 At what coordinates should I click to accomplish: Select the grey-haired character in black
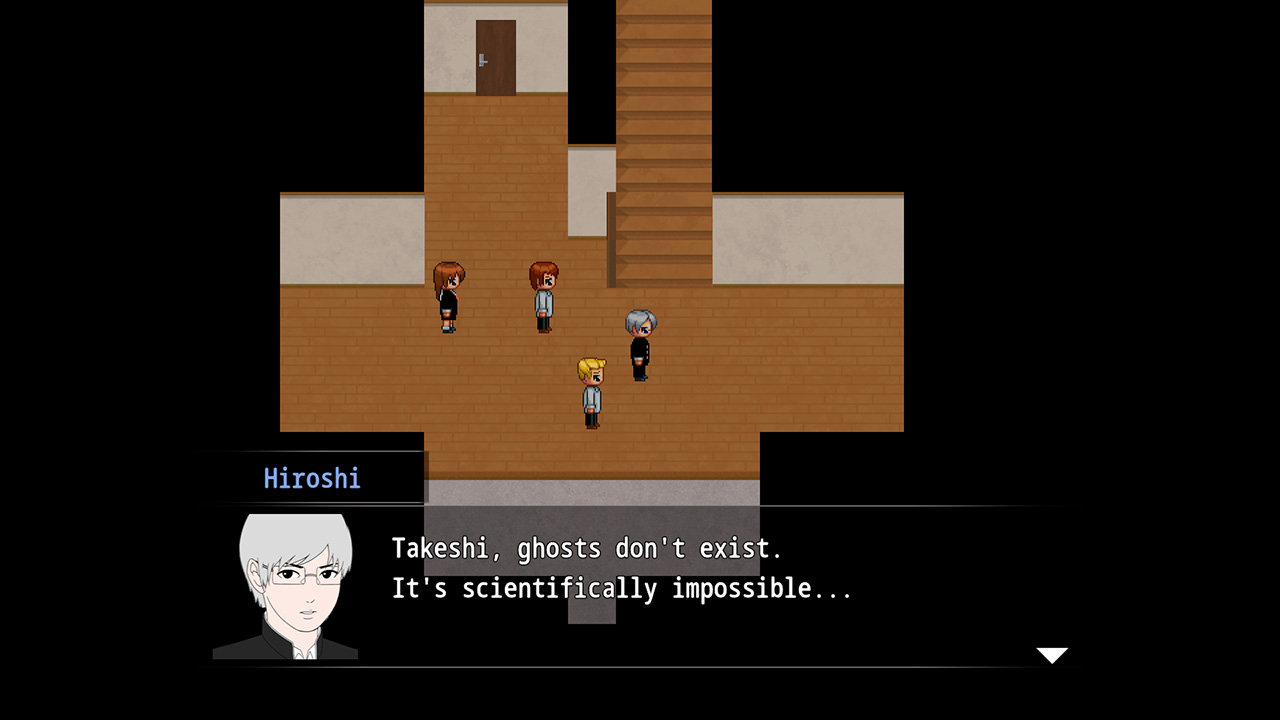click(x=641, y=345)
